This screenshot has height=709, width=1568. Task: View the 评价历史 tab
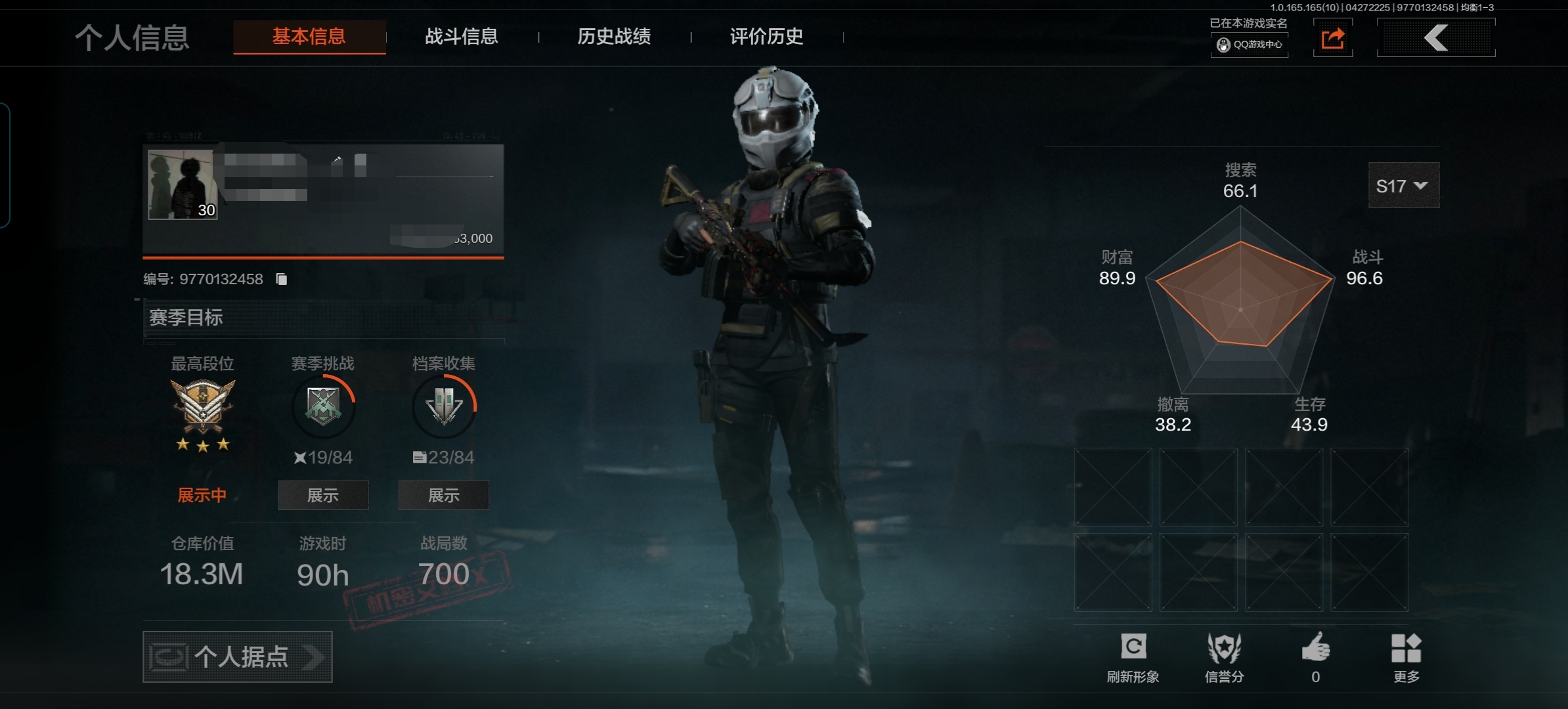click(x=766, y=37)
